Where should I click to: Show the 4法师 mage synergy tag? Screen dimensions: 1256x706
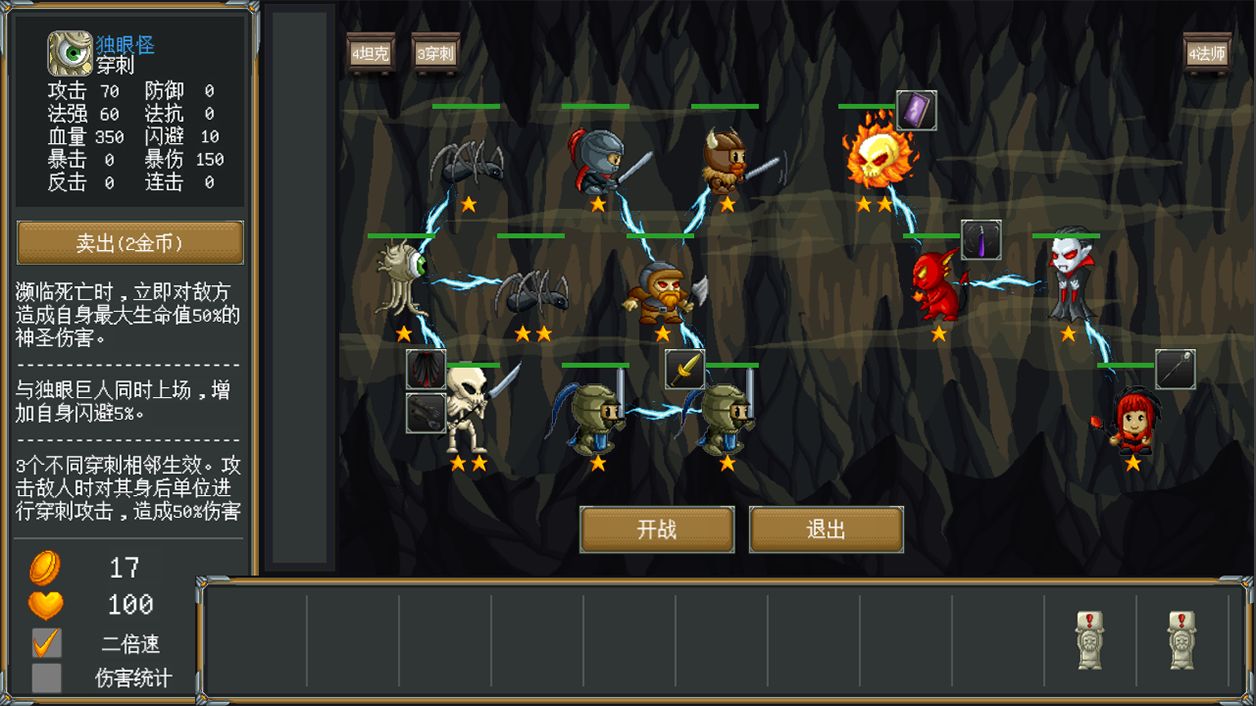(x=1206, y=53)
